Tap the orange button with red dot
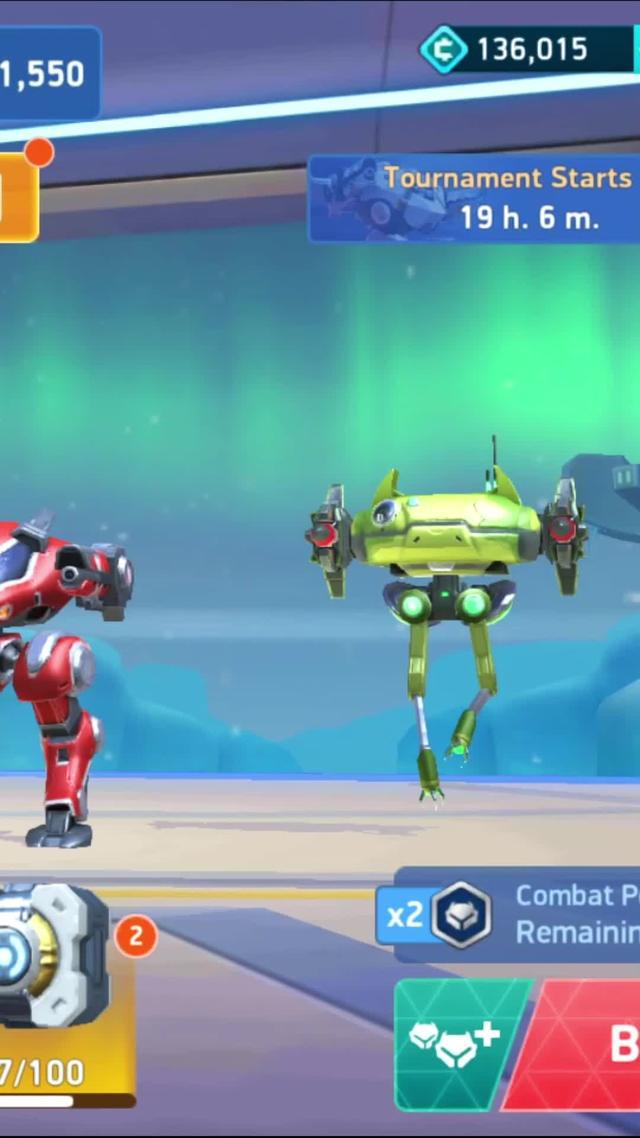The image size is (640, 1138). (x=17, y=197)
